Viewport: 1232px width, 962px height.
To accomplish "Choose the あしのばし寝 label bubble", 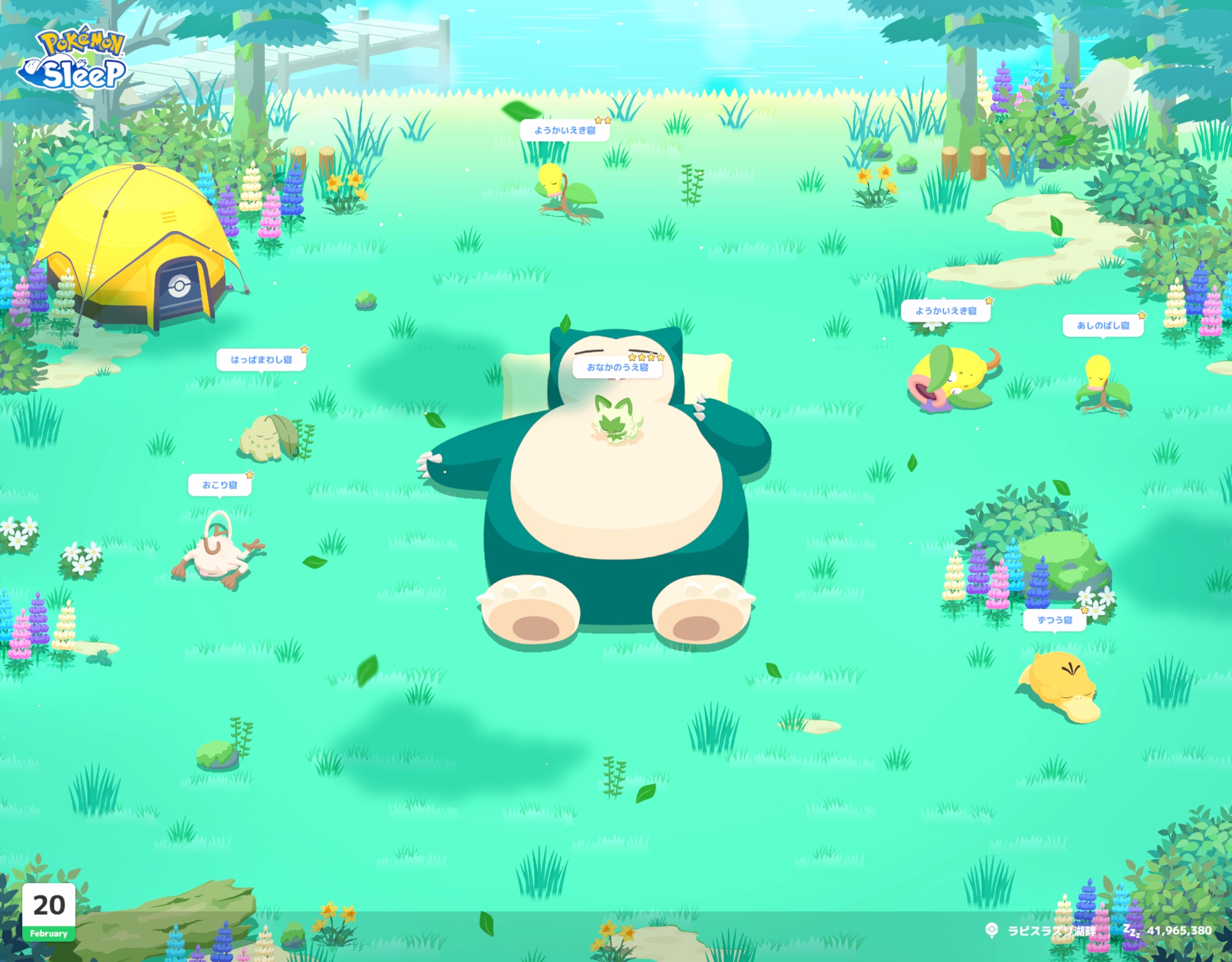I will point(1103,325).
